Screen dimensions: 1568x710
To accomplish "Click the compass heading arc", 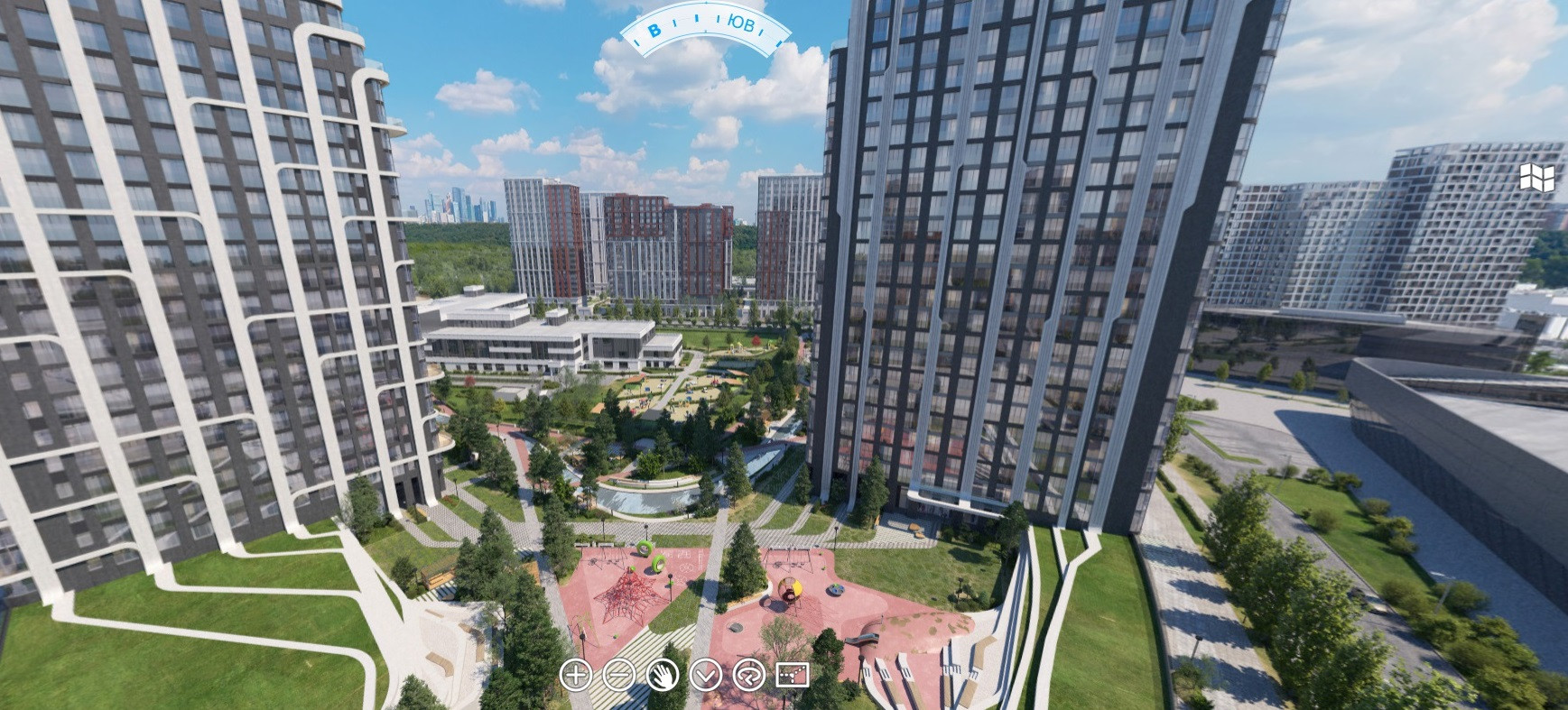I will [x=705, y=30].
